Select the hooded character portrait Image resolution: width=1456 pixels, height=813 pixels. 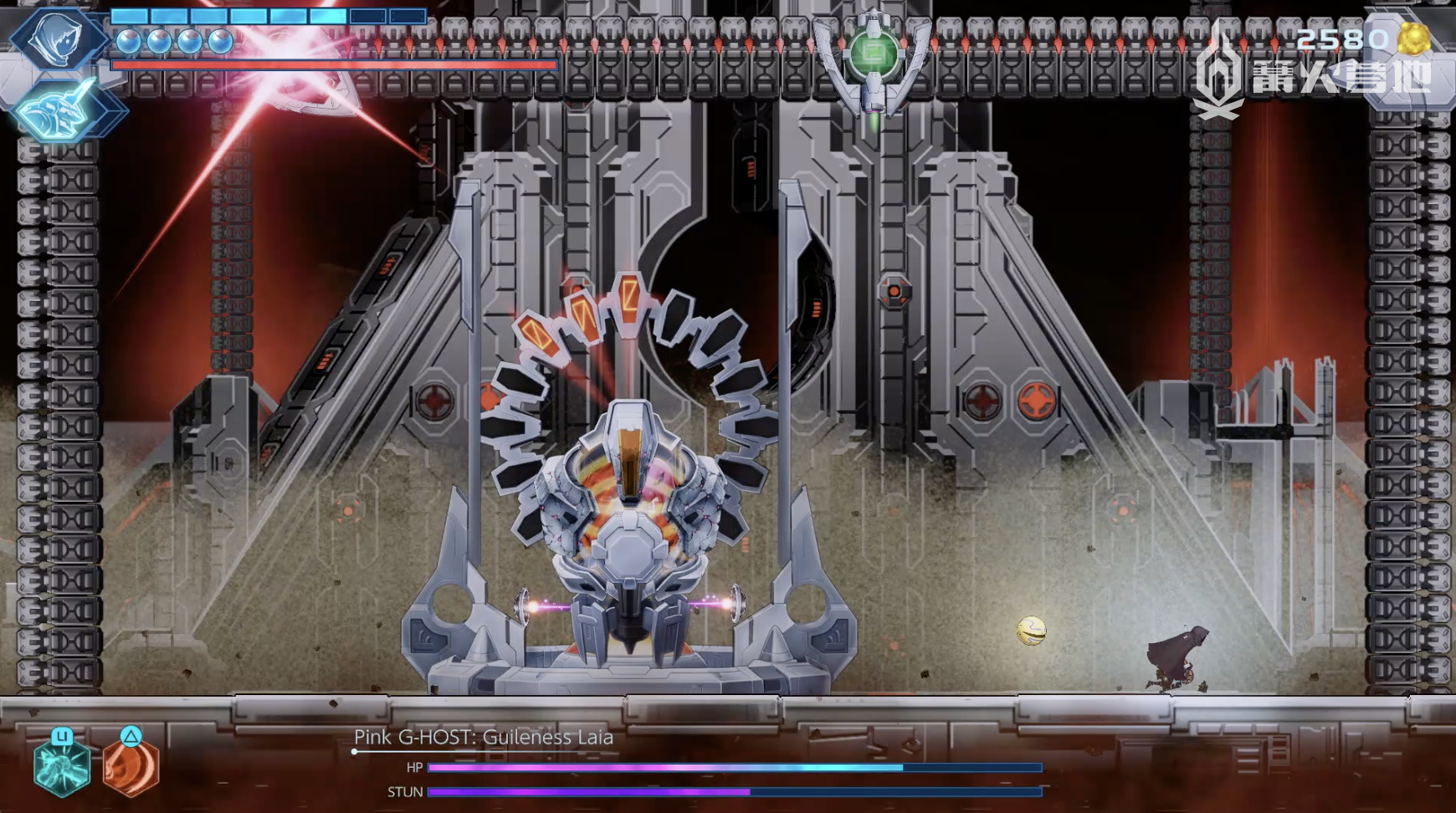[x=57, y=38]
